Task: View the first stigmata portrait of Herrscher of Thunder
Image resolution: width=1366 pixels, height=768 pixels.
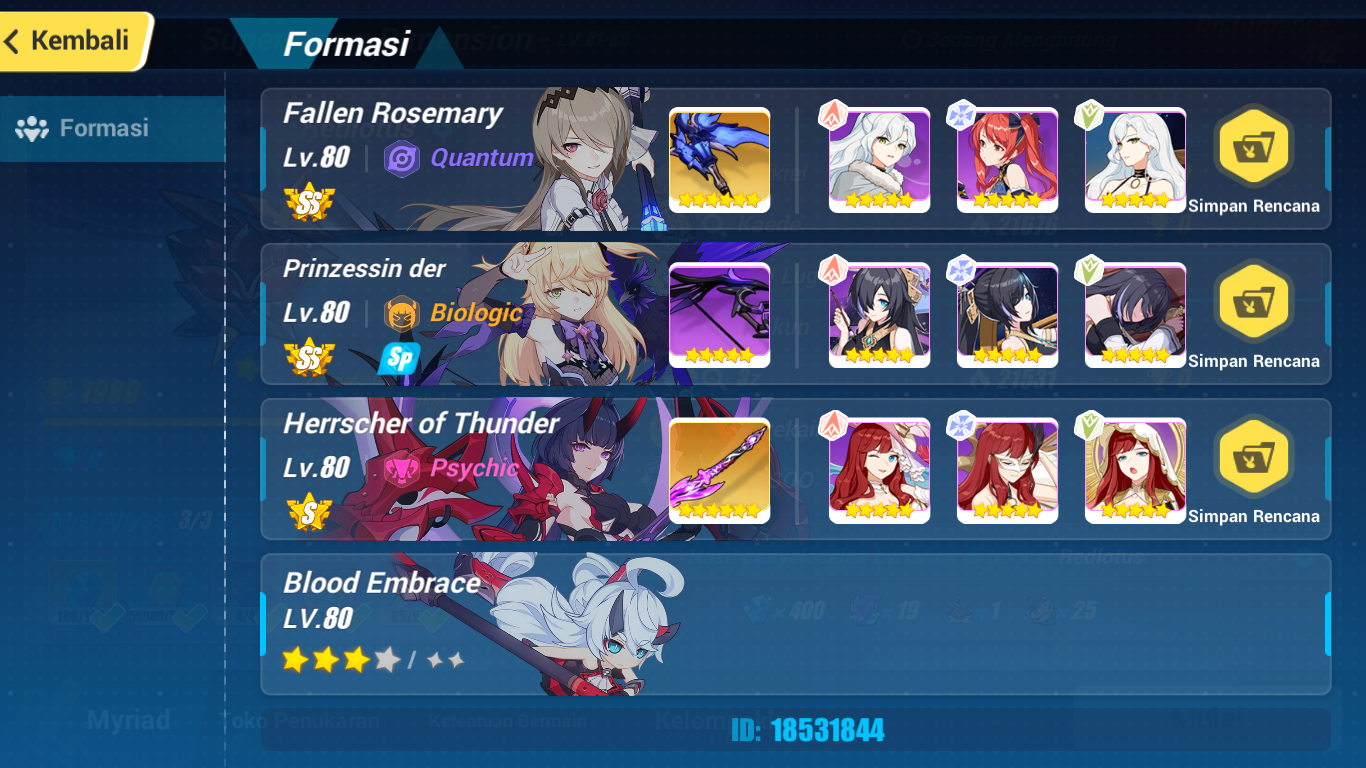Action: click(878, 469)
